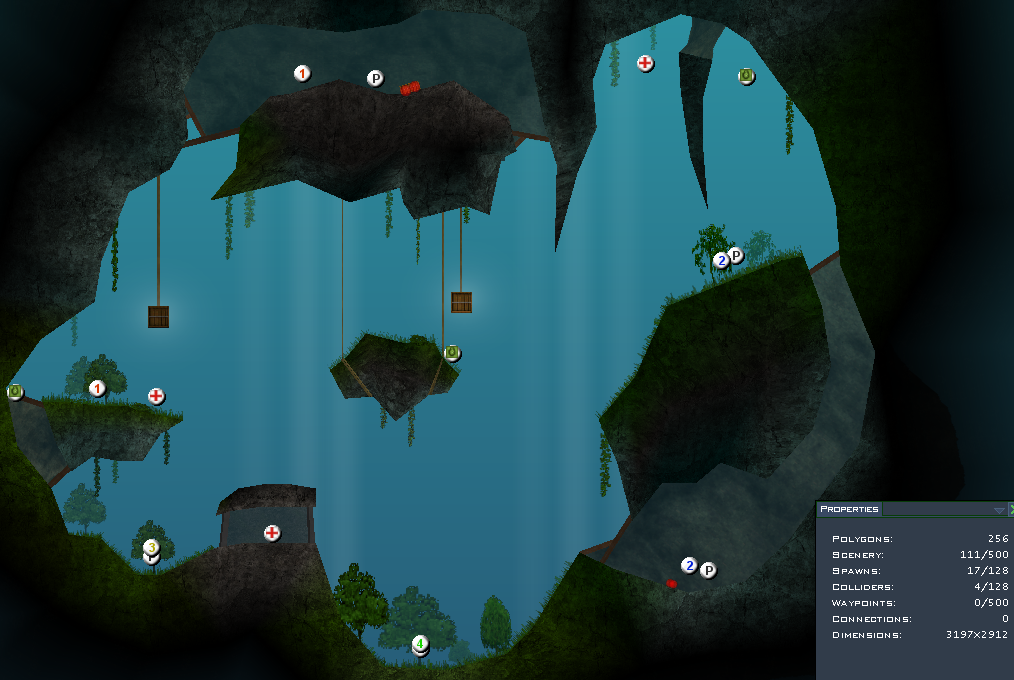
Task: Select the yellow number 3 spawn marker
Action: (x=151, y=547)
